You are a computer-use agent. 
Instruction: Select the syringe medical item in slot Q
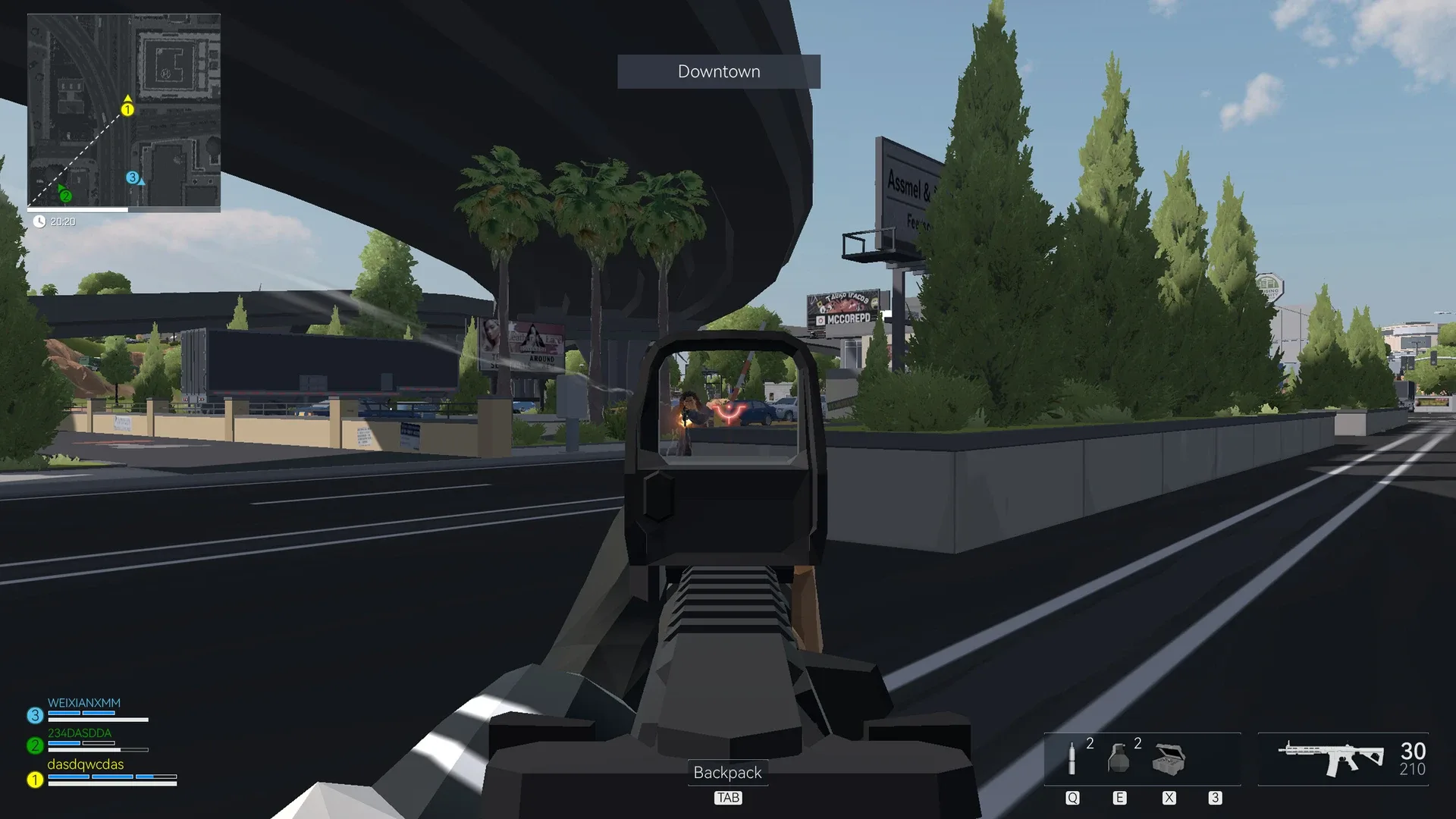[x=1072, y=758]
